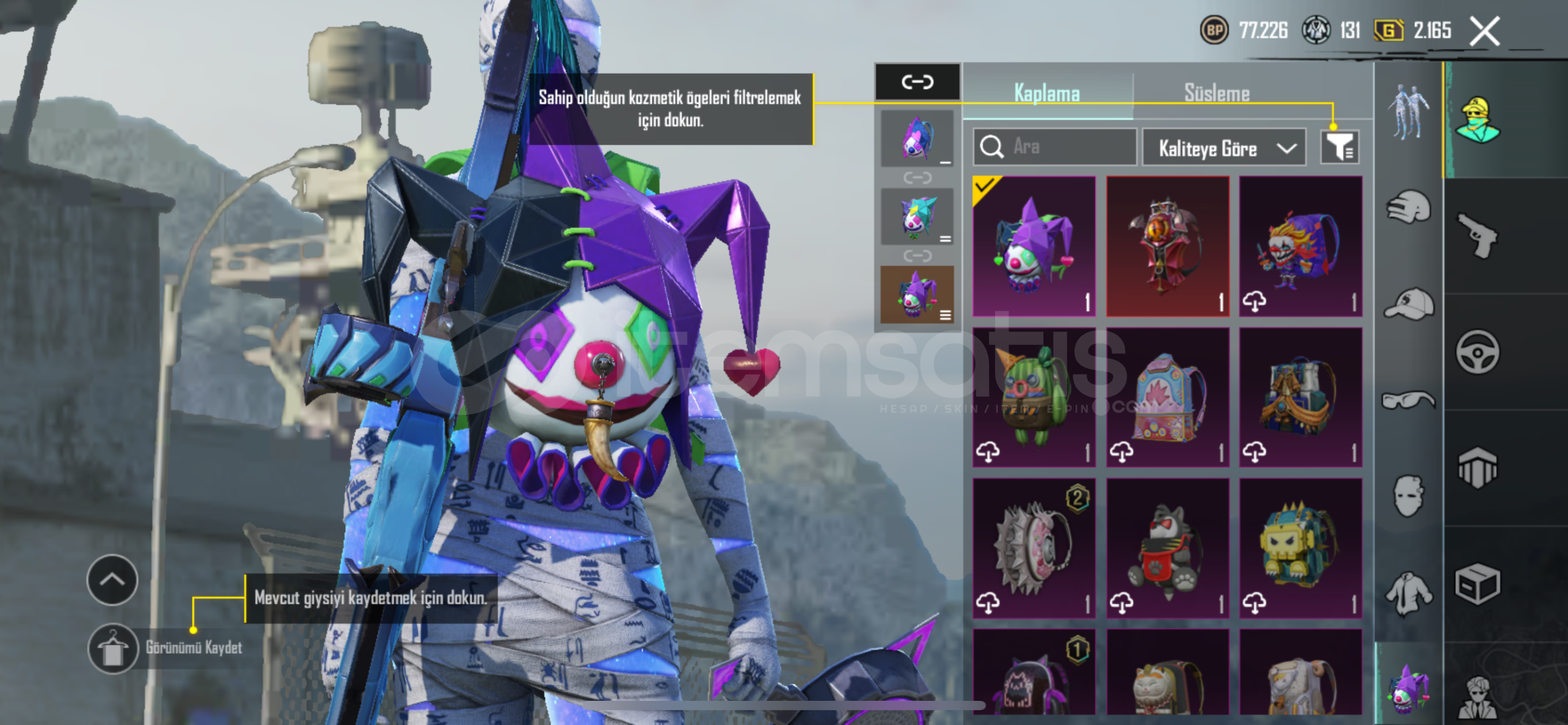Open the steering wheel vehicle category
The height and width of the screenshot is (725, 1568).
pos(1477,352)
